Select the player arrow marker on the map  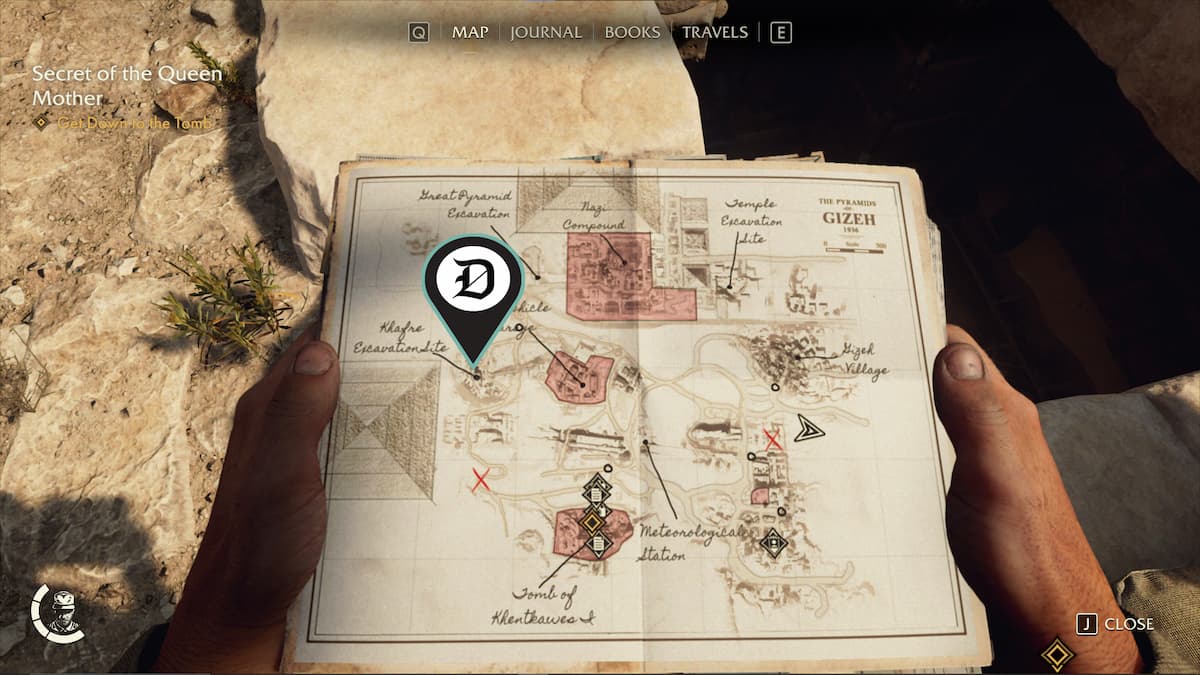pyautogui.click(x=809, y=430)
